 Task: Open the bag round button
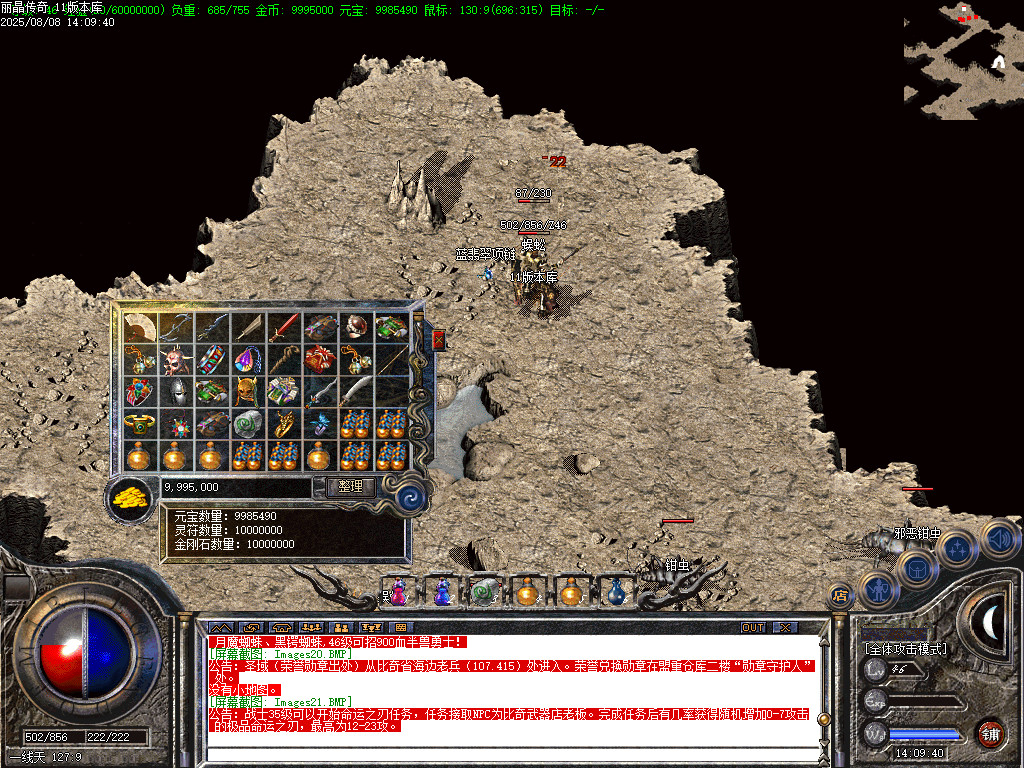click(918, 568)
